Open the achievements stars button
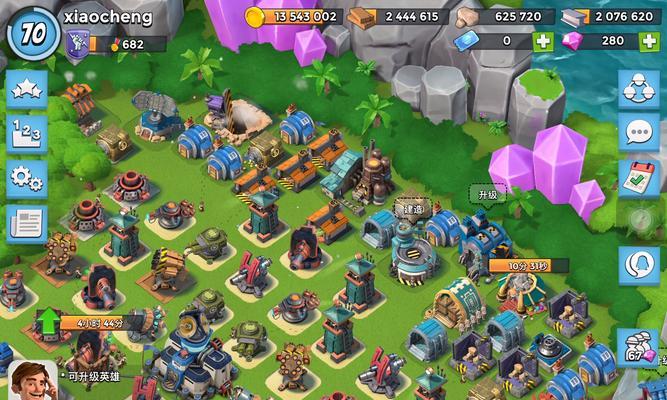This screenshot has width=667, height=400. [26, 87]
